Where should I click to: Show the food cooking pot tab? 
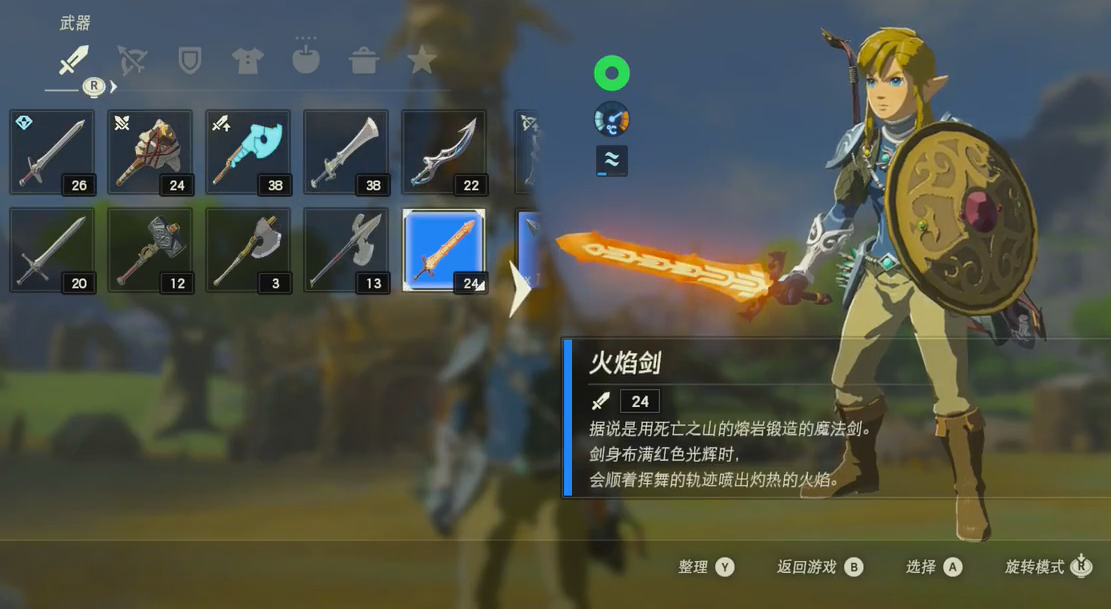pyautogui.click(x=364, y=61)
